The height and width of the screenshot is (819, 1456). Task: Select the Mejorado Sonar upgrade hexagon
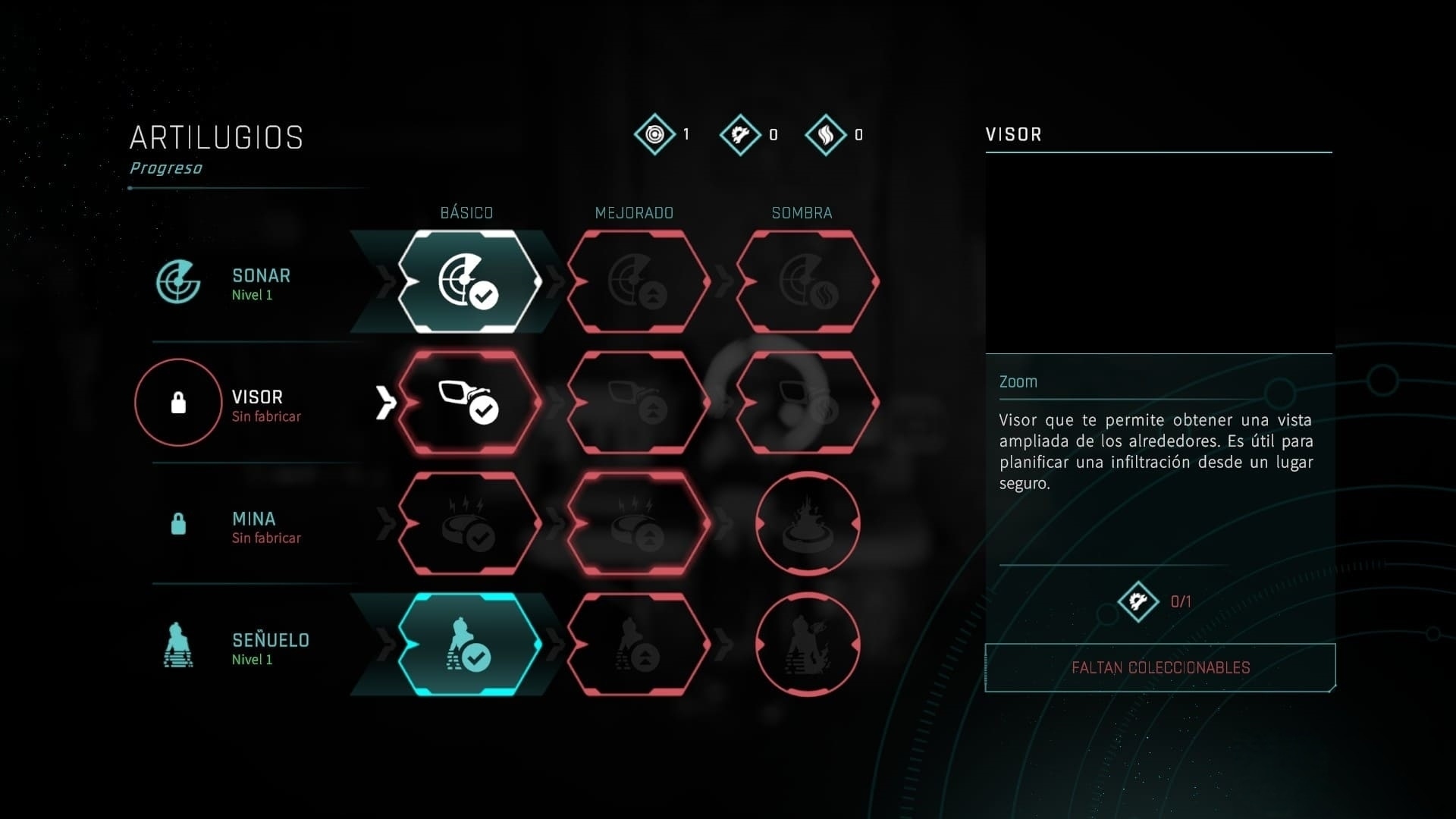click(x=638, y=281)
